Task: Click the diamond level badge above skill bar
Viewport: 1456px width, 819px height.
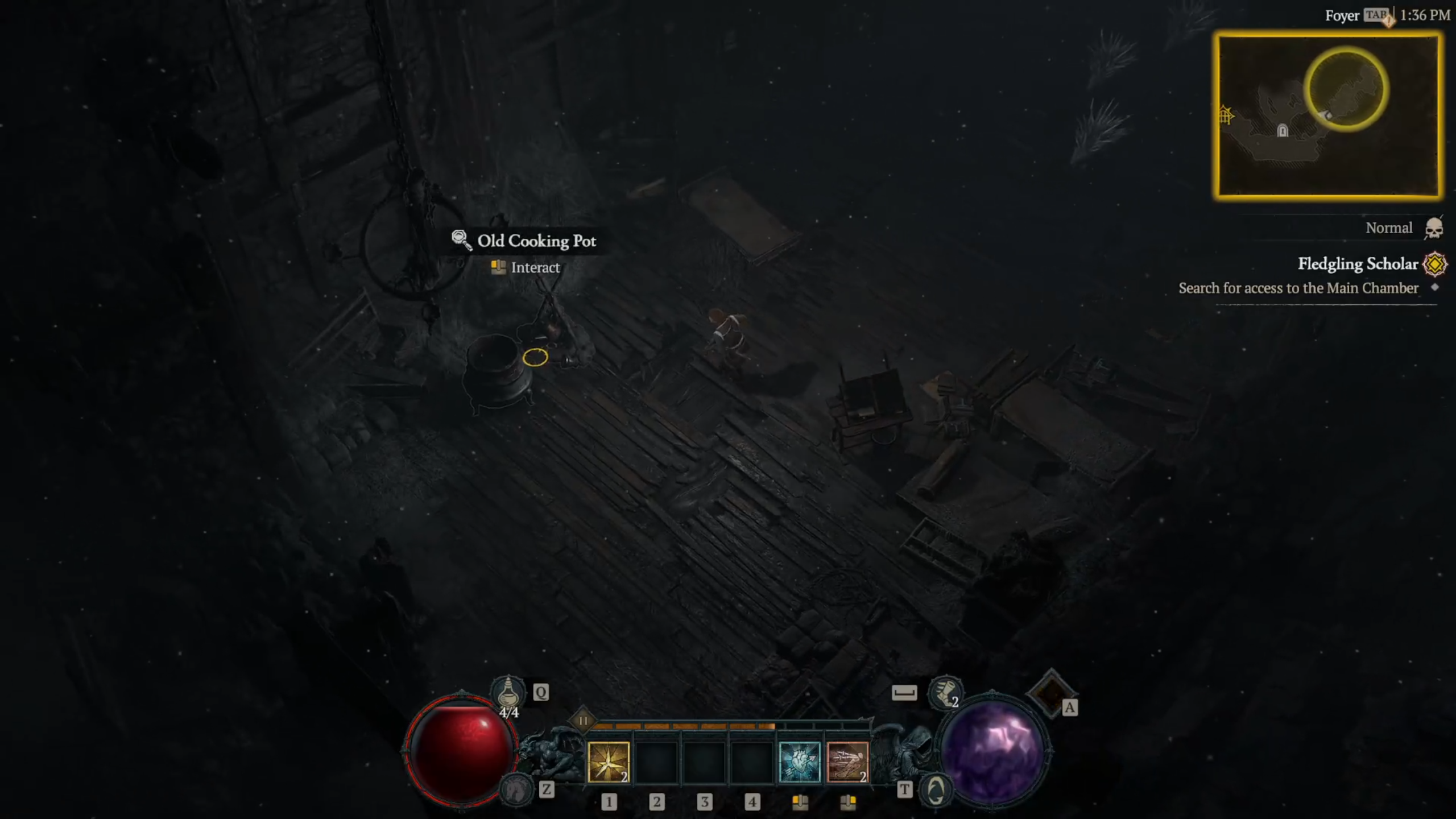Action: [x=582, y=721]
